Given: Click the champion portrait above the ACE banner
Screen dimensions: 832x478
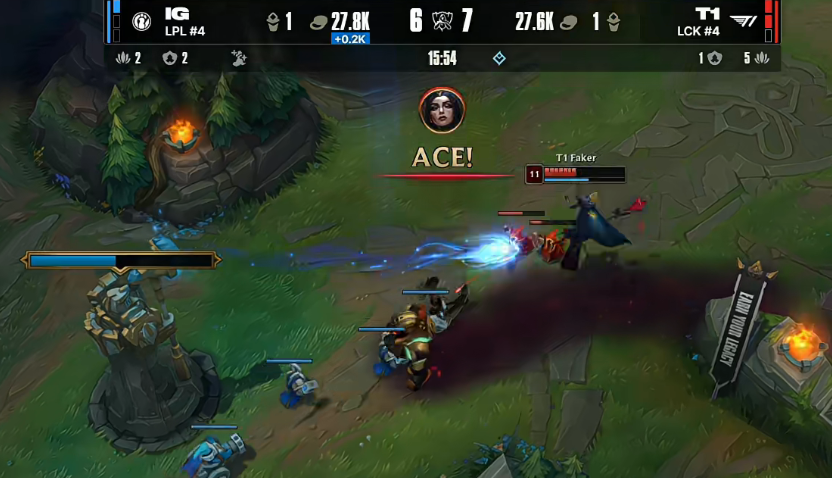Looking at the screenshot, I should point(441,110).
